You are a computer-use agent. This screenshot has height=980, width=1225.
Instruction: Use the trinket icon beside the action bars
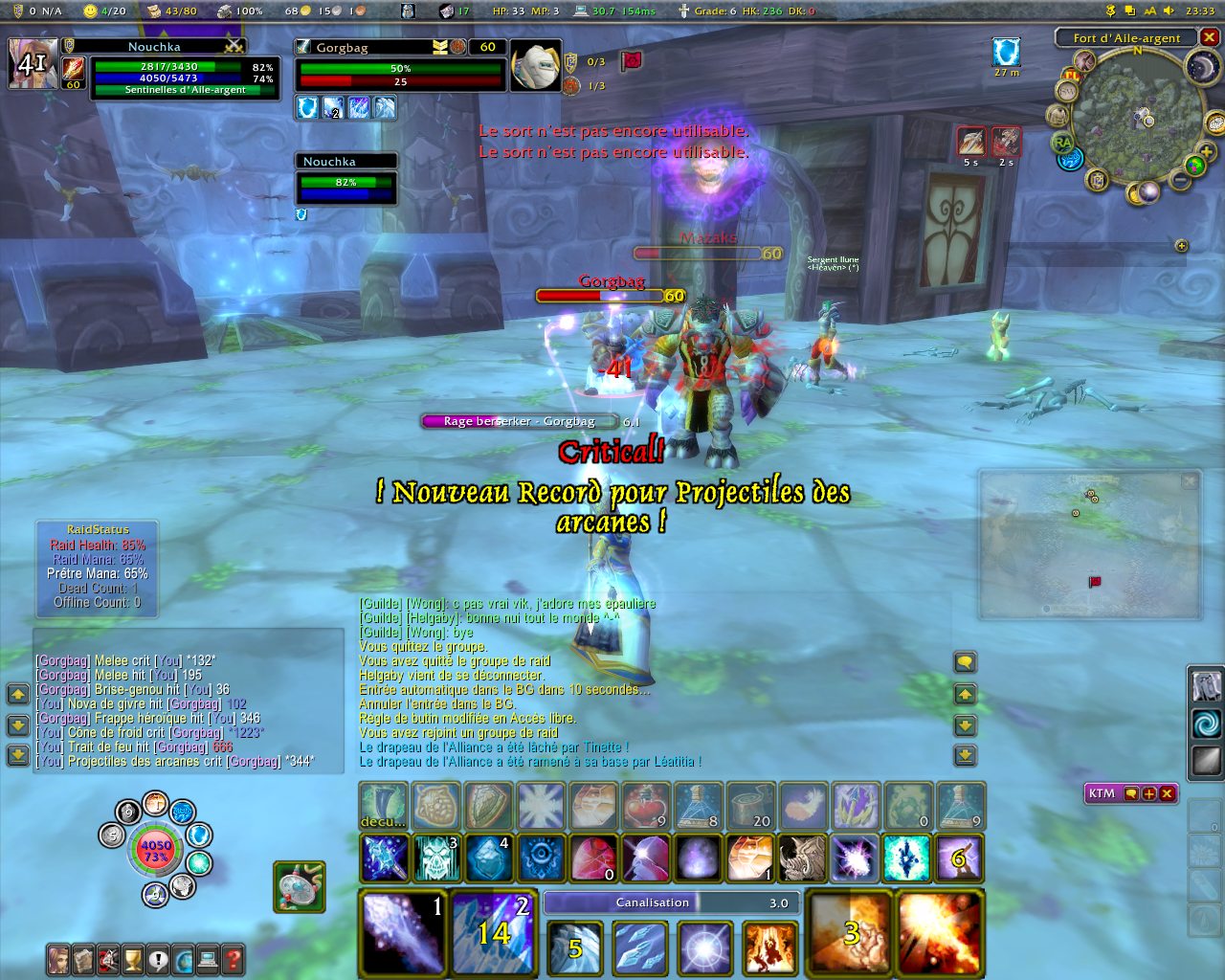pyautogui.click(x=300, y=885)
